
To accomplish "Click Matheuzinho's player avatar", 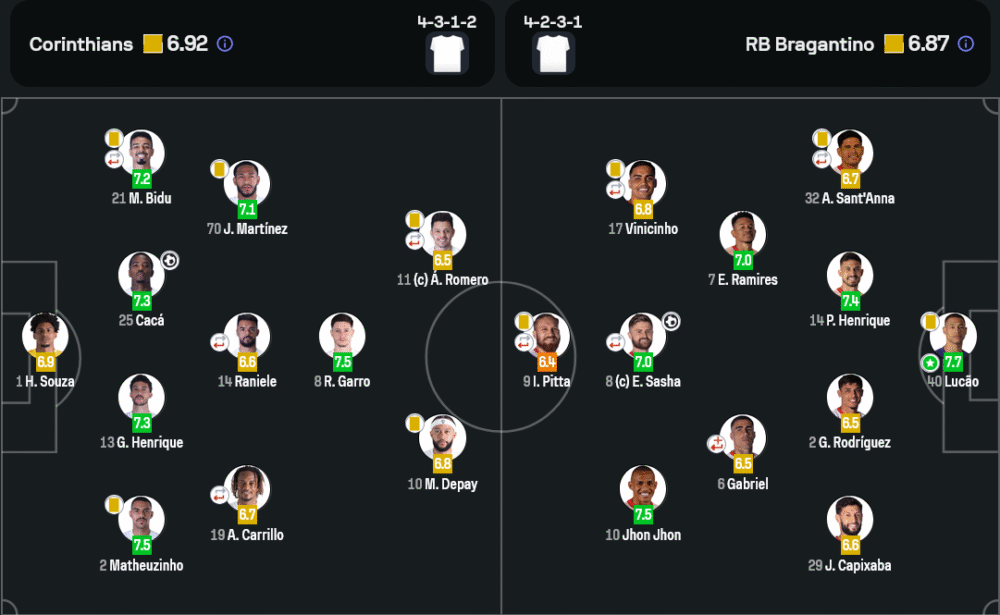I will (141, 520).
